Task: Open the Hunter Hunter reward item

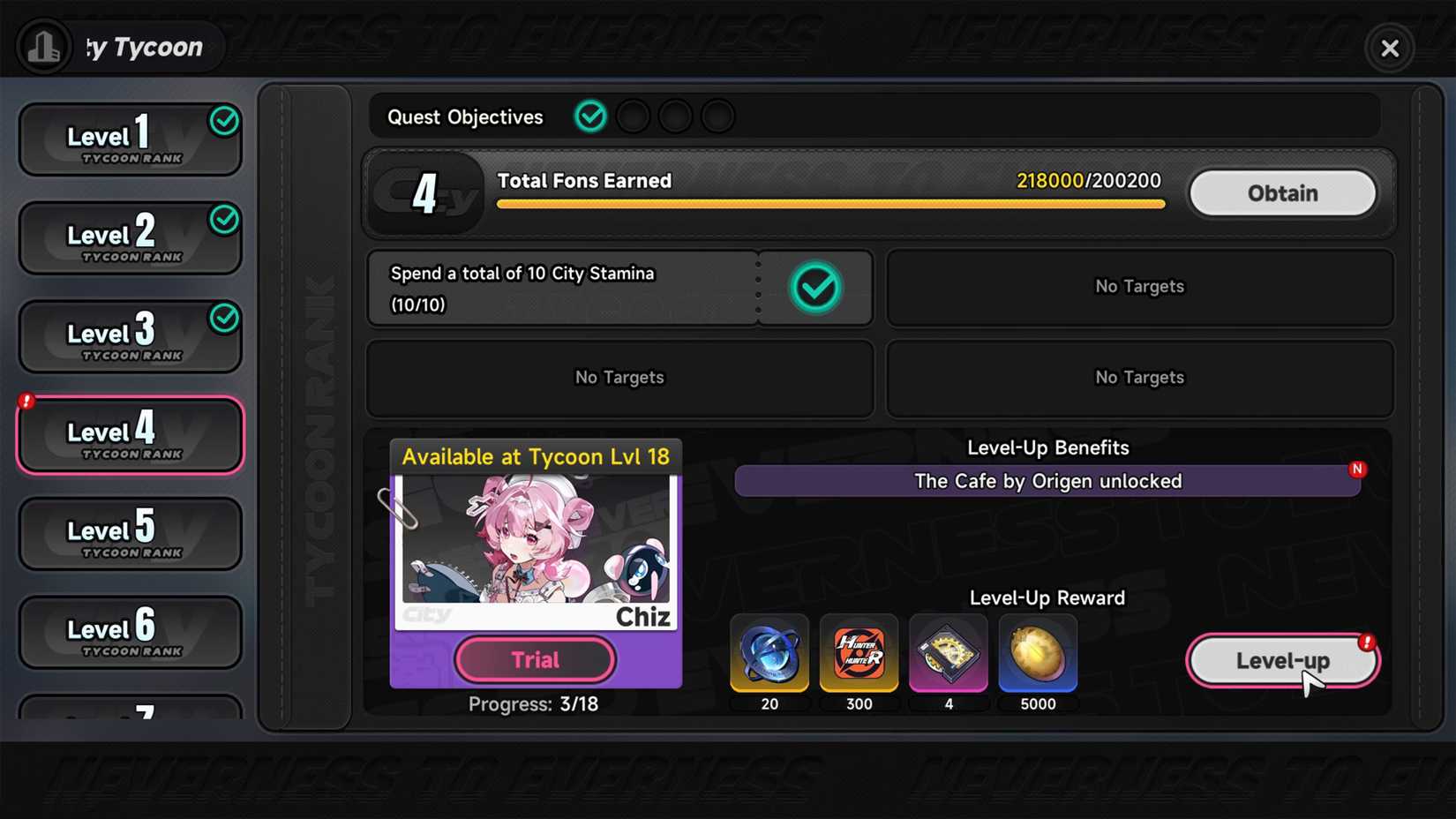Action: [859, 653]
